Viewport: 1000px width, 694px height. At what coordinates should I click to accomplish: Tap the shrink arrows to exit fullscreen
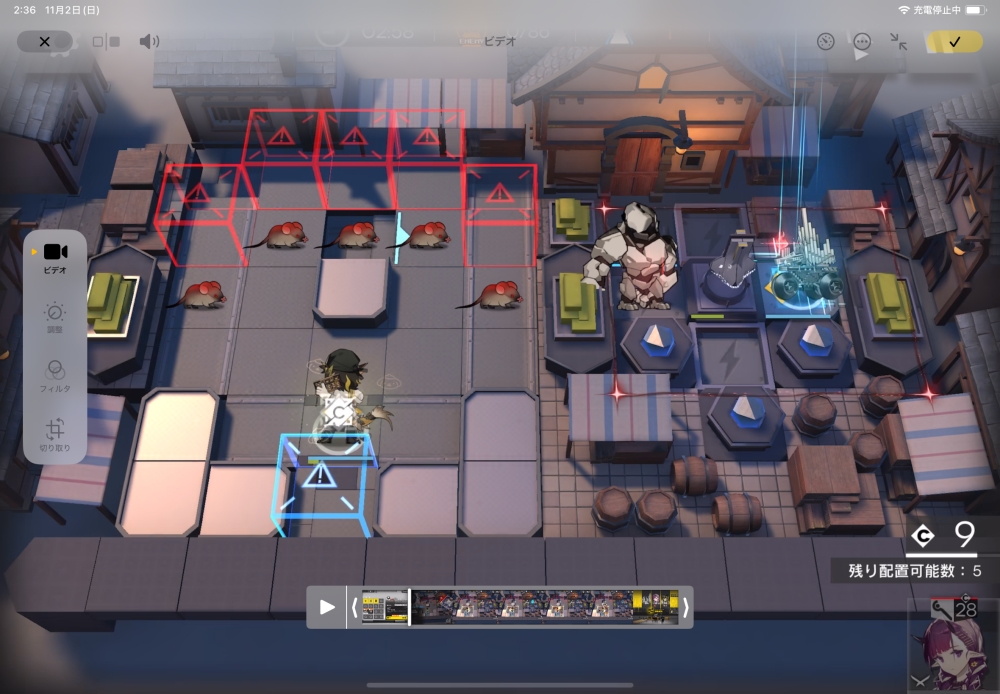(898, 42)
